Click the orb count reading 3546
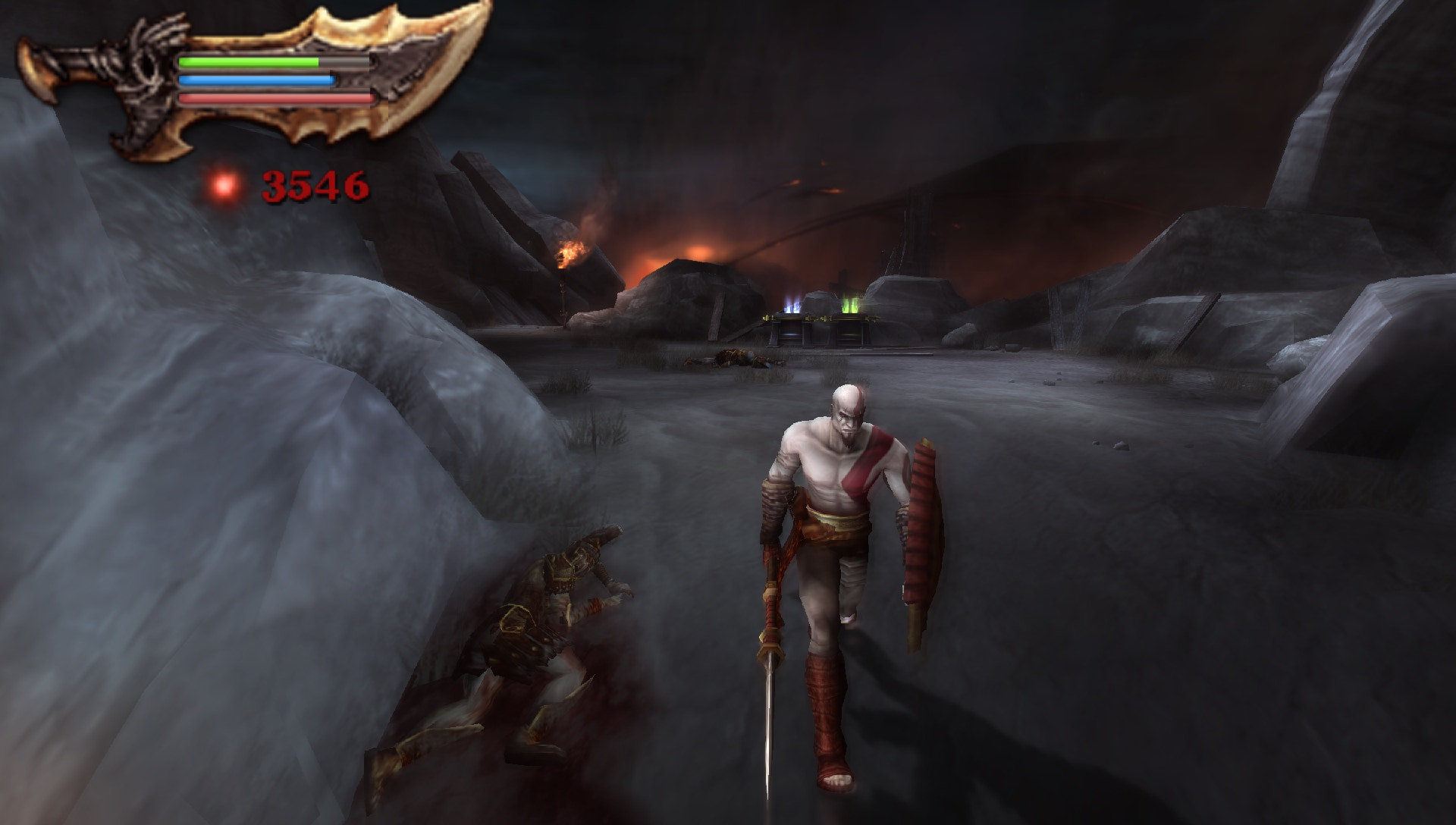Screen dimensions: 1456x825 click(313, 184)
